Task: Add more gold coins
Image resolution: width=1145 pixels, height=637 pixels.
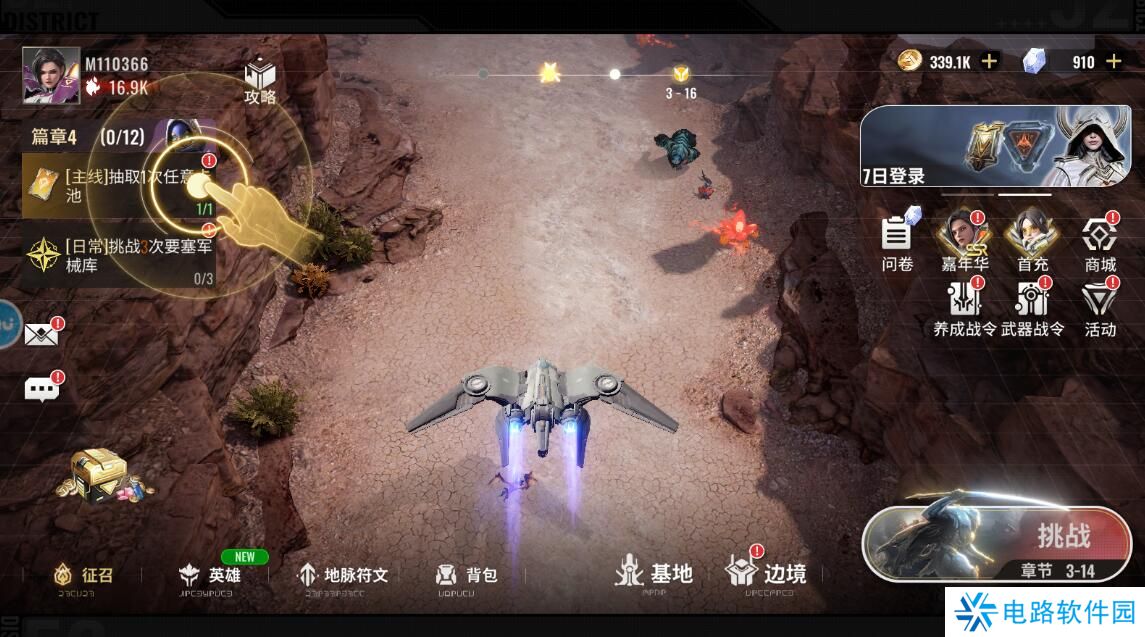Action: click(990, 62)
